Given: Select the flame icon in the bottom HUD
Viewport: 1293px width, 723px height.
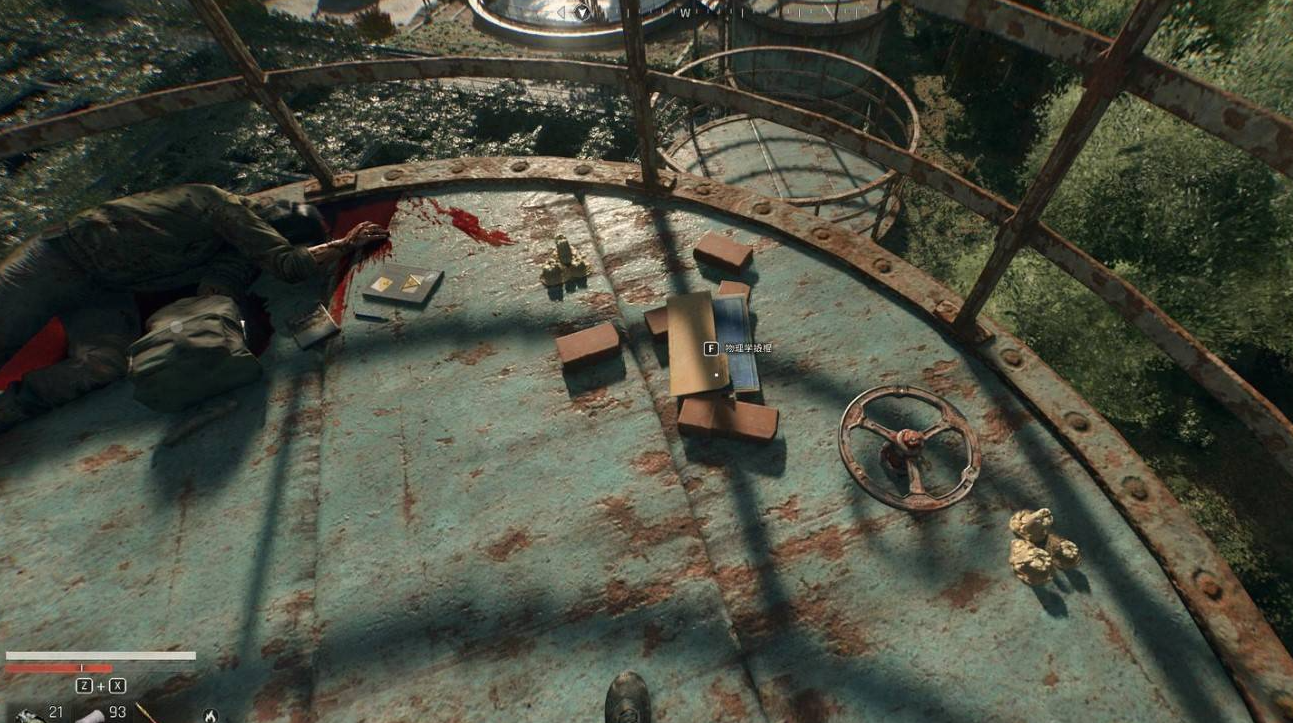Looking at the screenshot, I should [211, 715].
